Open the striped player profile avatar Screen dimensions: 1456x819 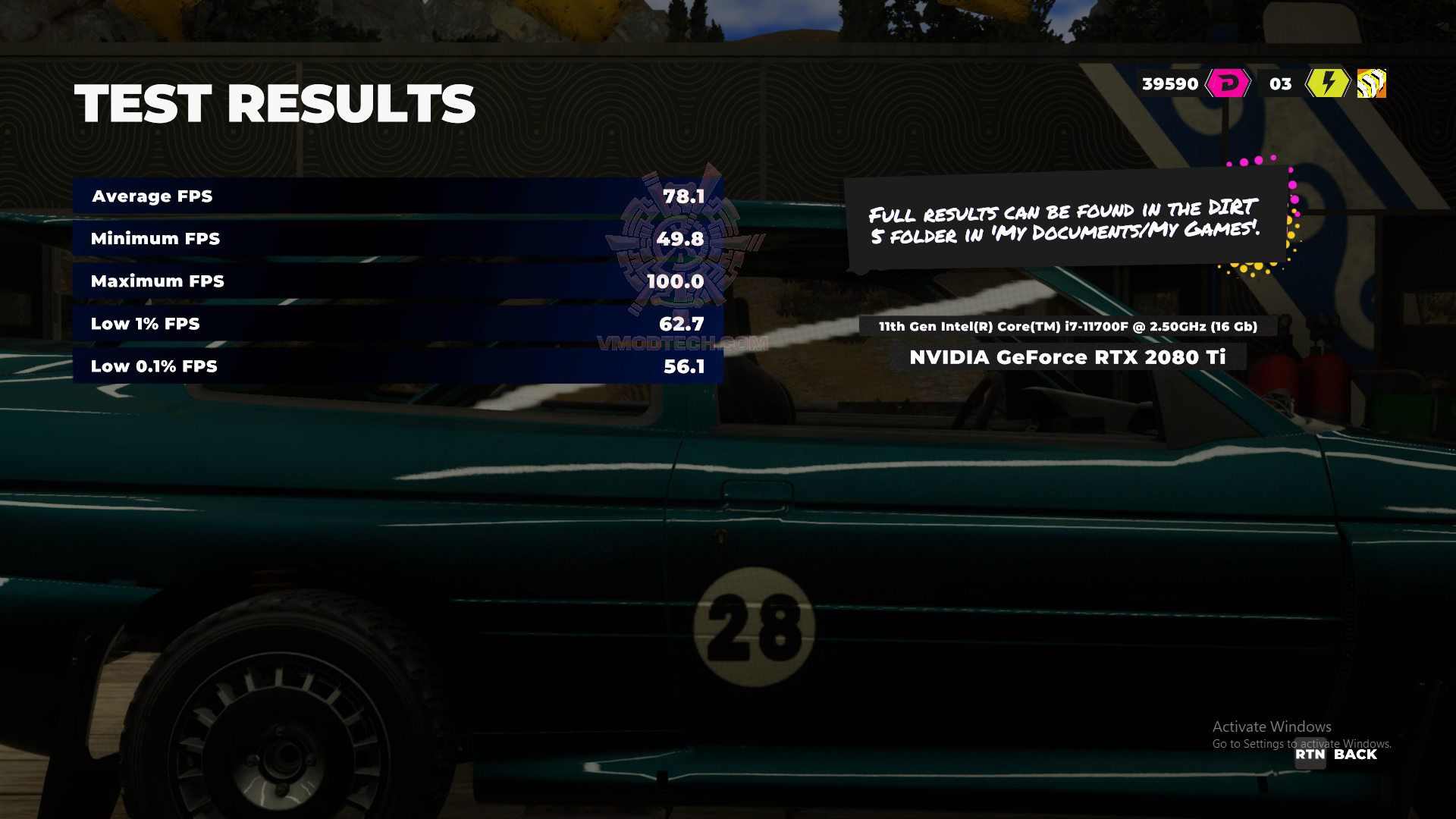[x=1371, y=83]
